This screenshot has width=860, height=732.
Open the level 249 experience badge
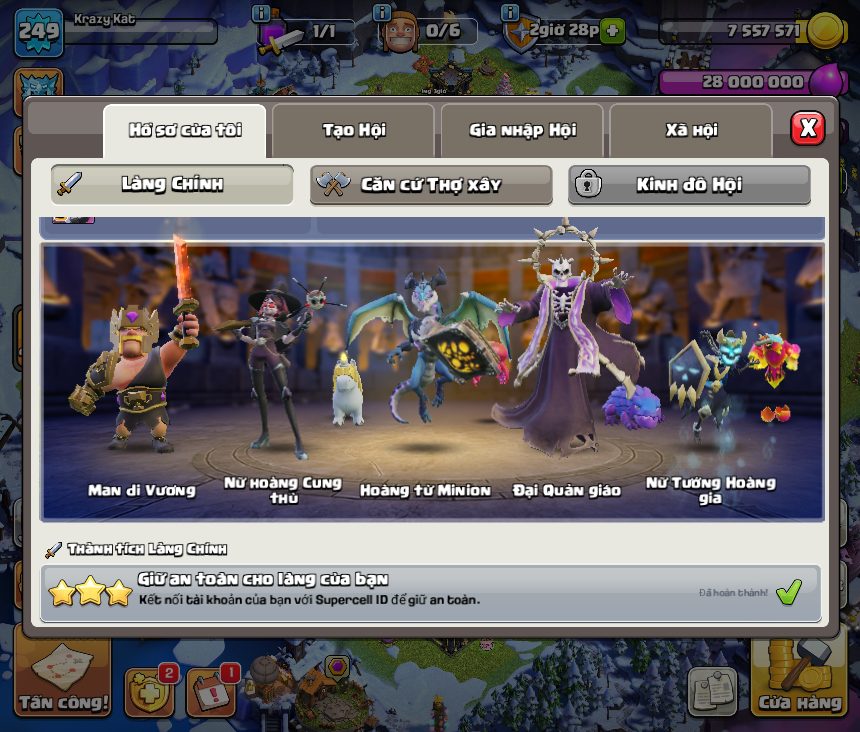point(39,33)
